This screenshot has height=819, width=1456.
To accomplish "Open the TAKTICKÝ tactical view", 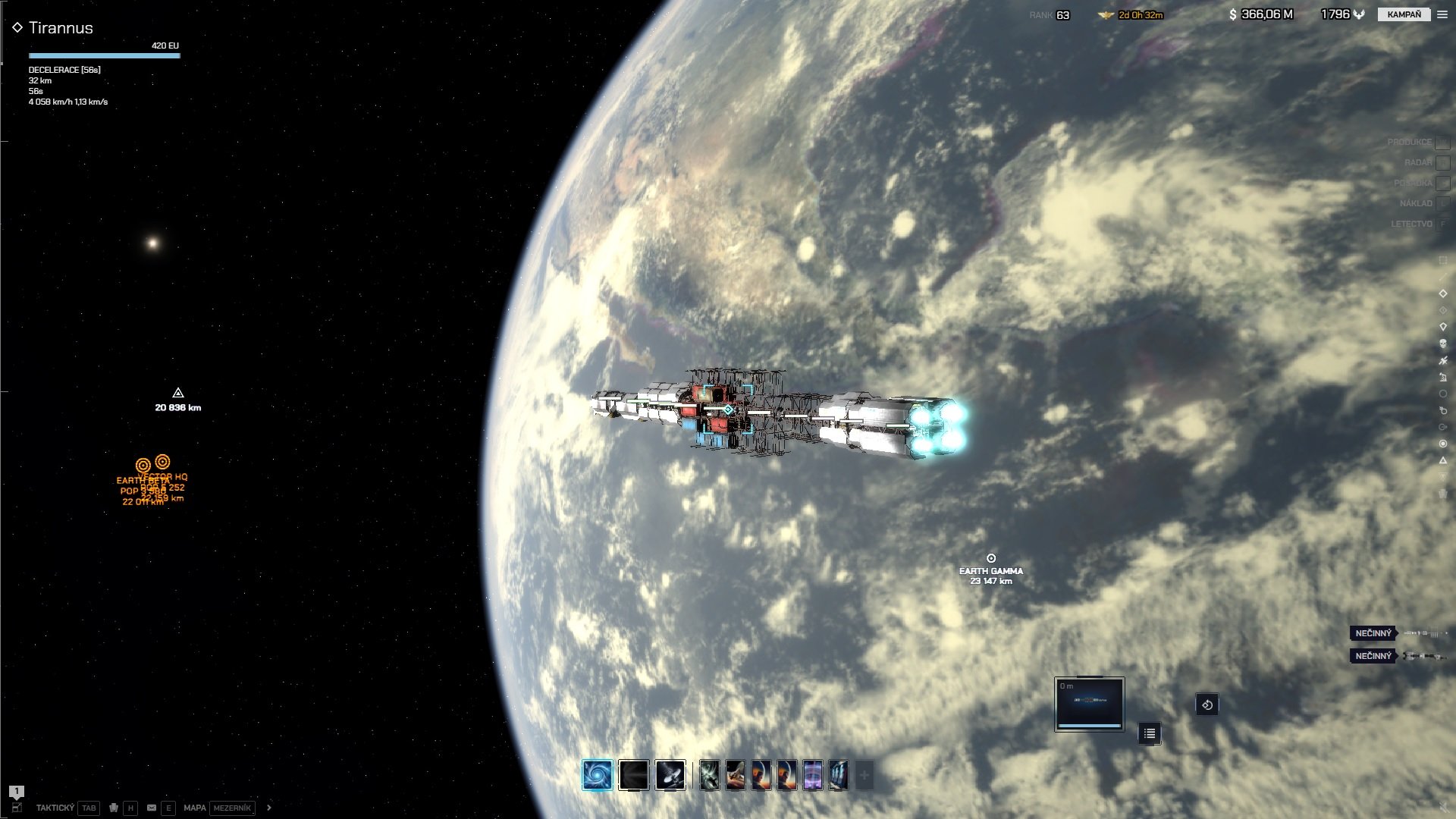I will coord(55,808).
